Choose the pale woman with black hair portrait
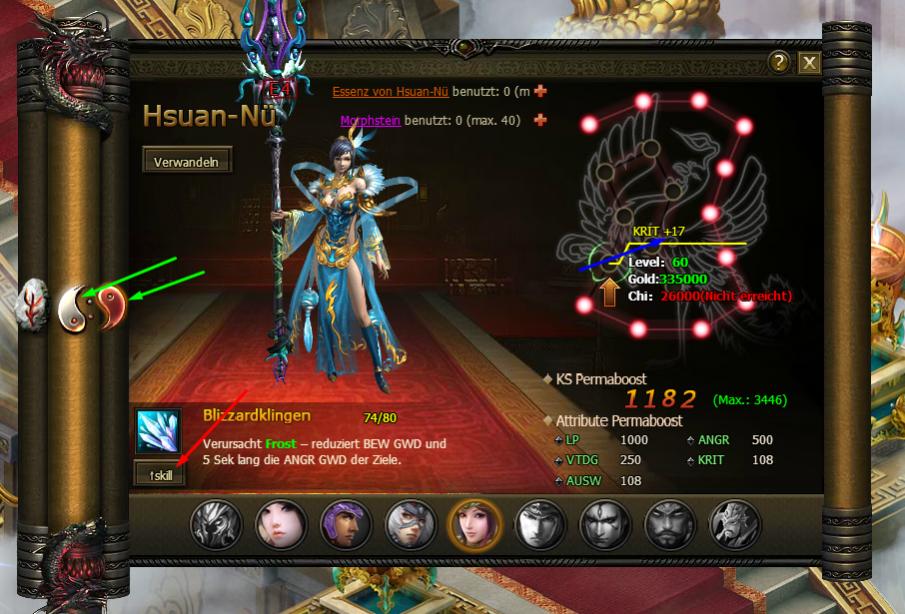 (x=280, y=525)
